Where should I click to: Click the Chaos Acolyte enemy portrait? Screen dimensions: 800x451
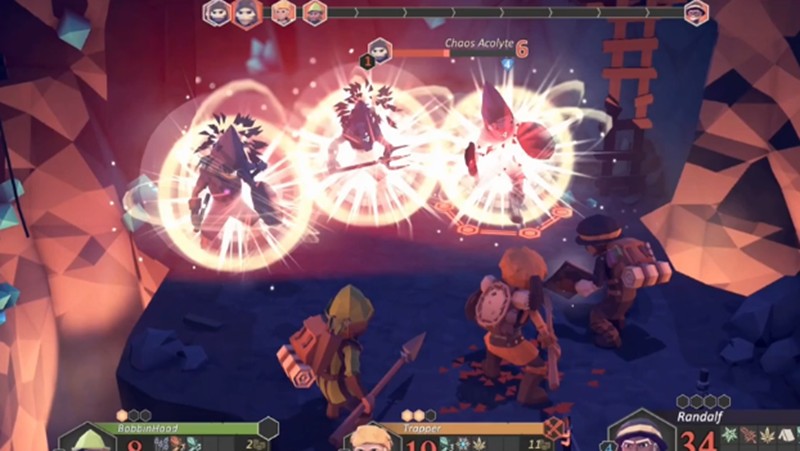click(x=379, y=48)
